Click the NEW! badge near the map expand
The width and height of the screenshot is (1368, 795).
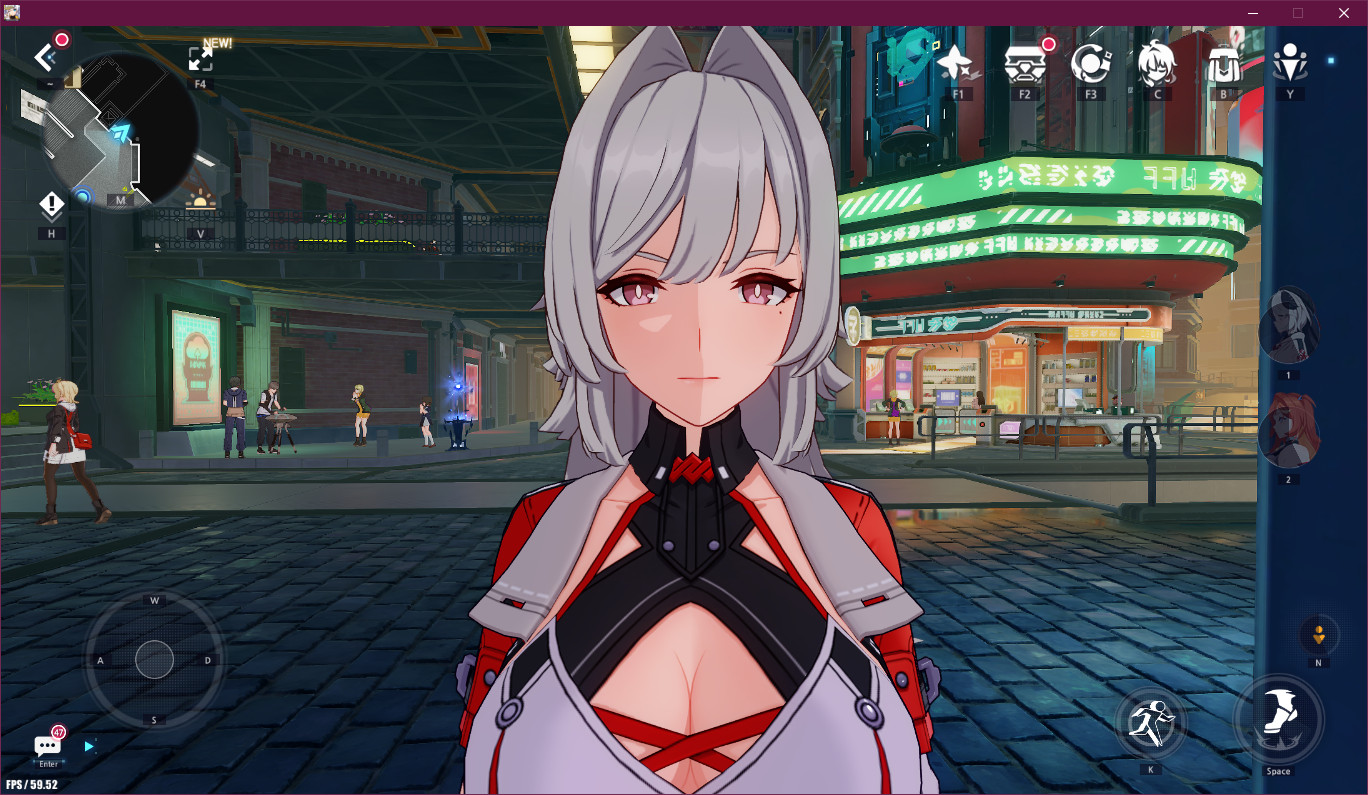[x=216, y=43]
